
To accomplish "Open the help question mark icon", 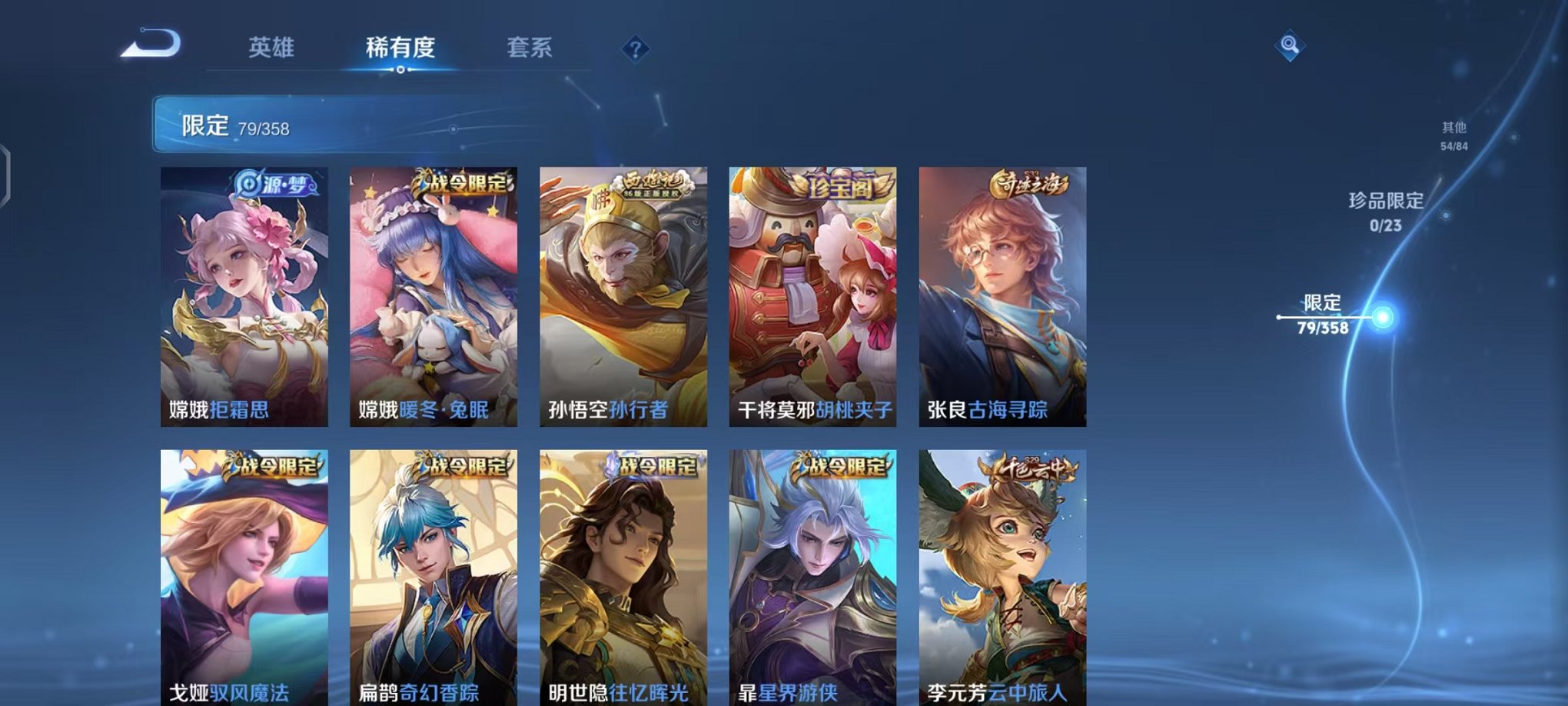I will [x=635, y=50].
